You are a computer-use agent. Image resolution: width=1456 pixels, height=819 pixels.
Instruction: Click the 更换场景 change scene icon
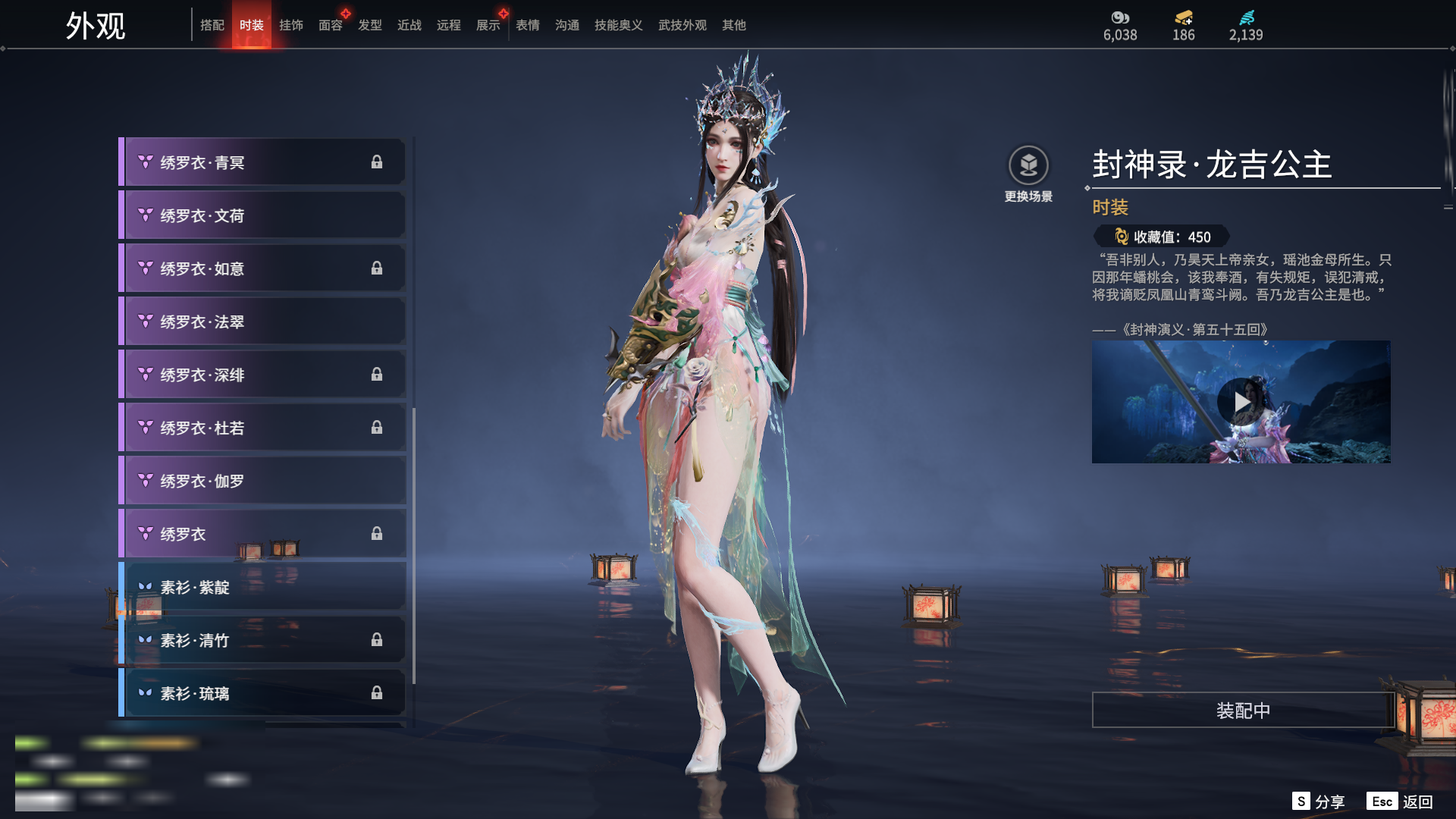[1028, 165]
